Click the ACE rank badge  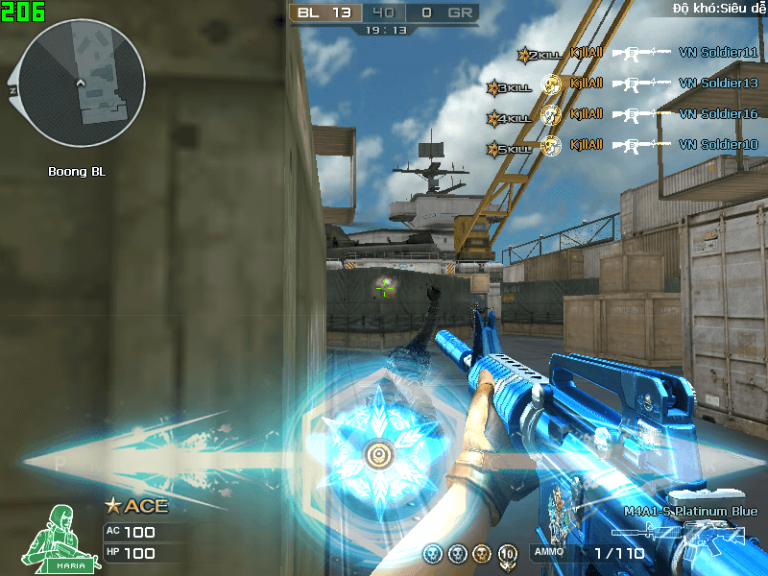[136, 507]
